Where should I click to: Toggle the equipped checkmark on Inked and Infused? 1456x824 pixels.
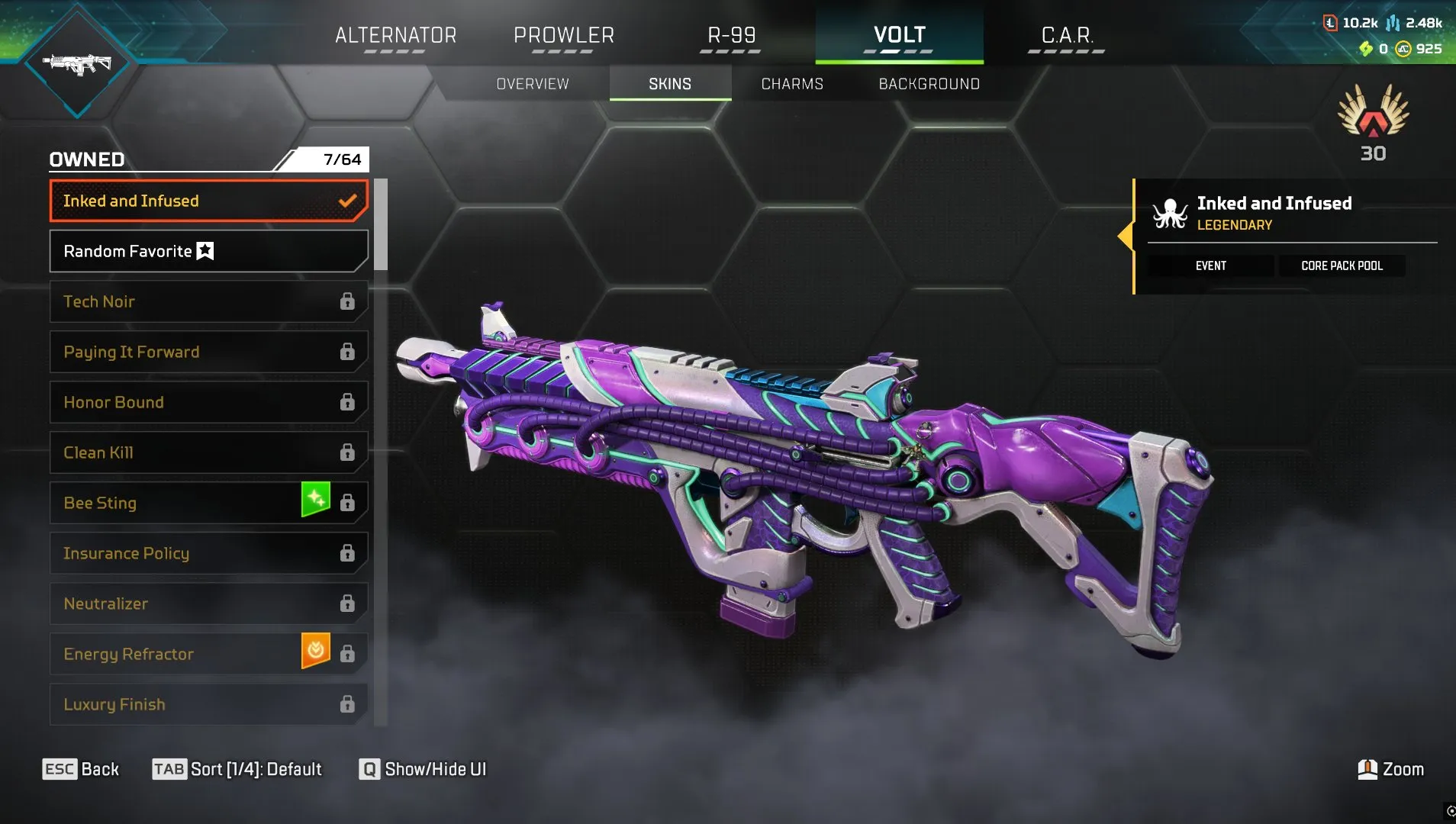[x=348, y=201]
